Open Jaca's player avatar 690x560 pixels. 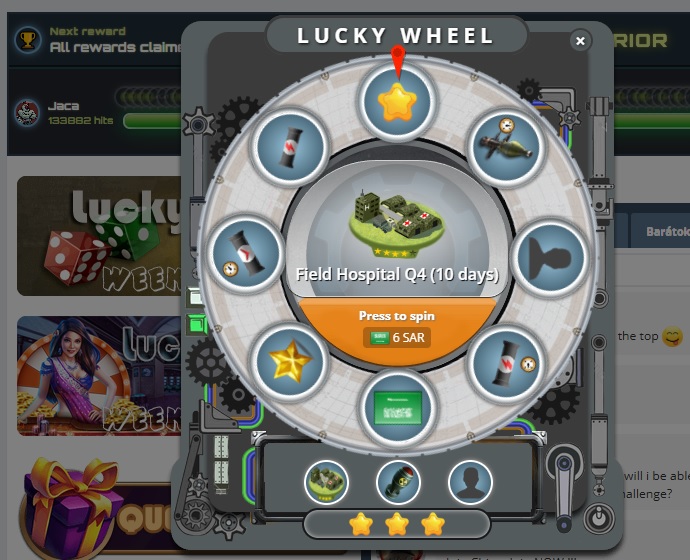[x=27, y=113]
